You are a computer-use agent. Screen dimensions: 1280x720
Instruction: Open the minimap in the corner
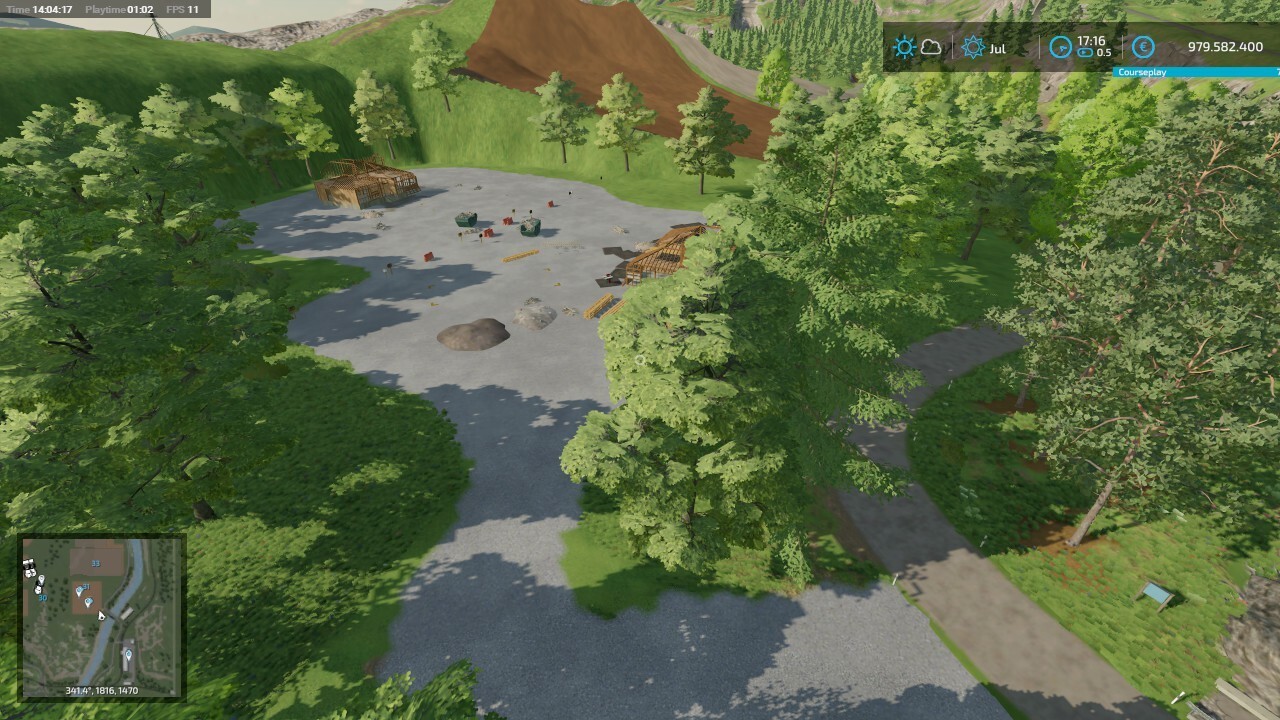[101, 617]
